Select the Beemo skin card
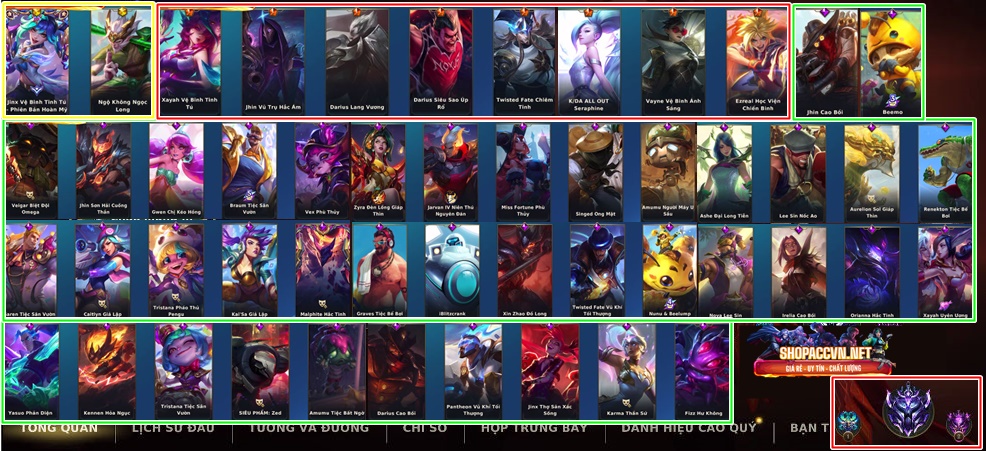This screenshot has width=986, height=451. [890, 60]
